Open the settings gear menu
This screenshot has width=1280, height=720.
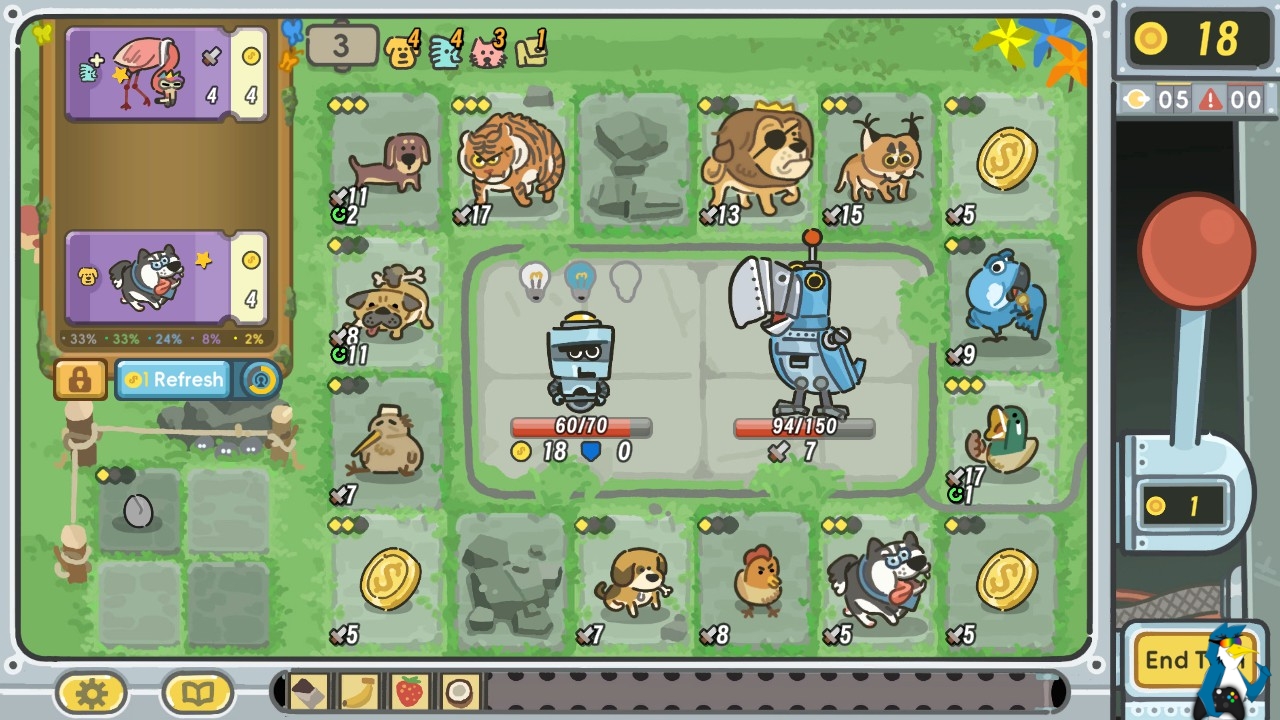point(91,693)
